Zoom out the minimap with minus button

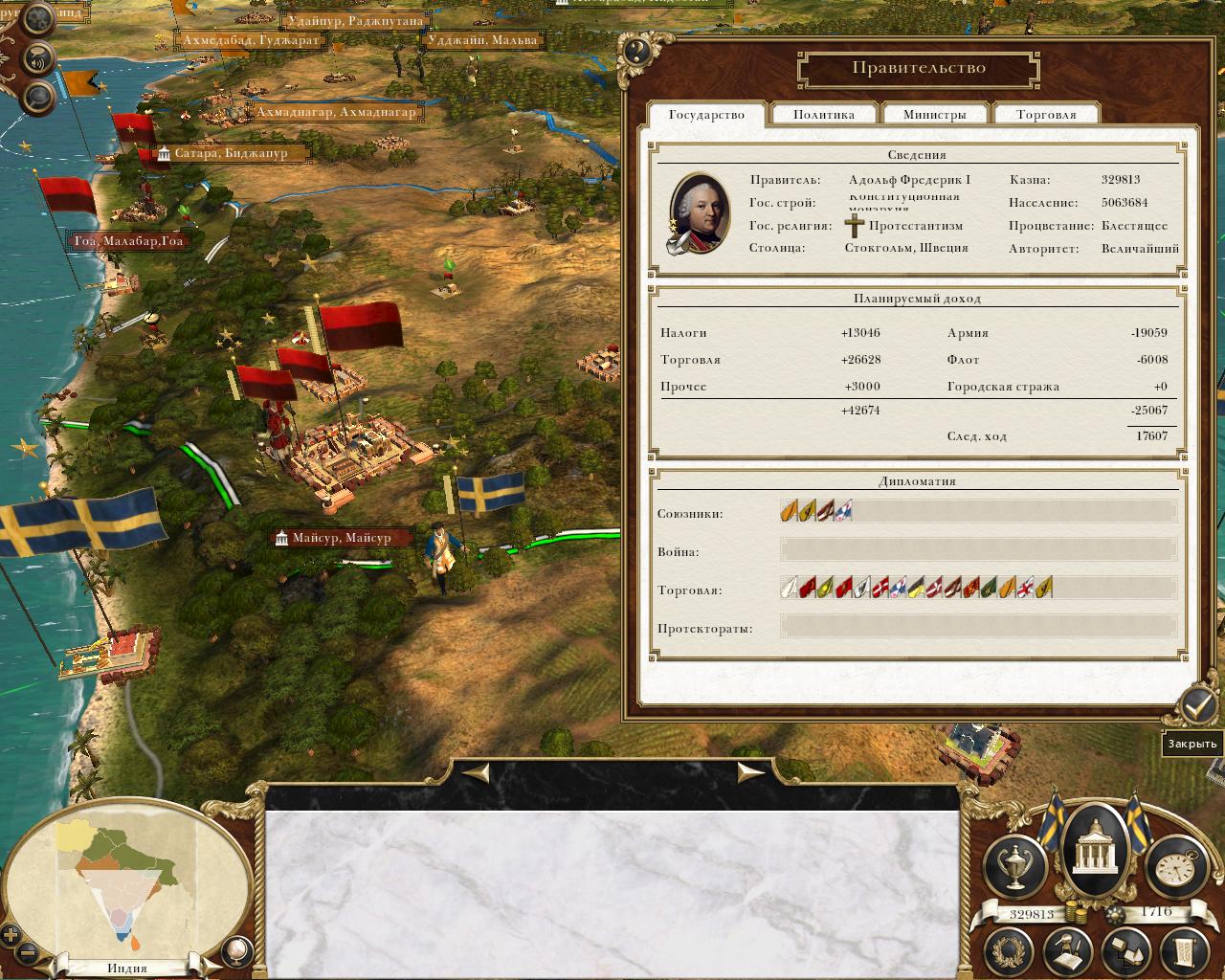point(28,953)
